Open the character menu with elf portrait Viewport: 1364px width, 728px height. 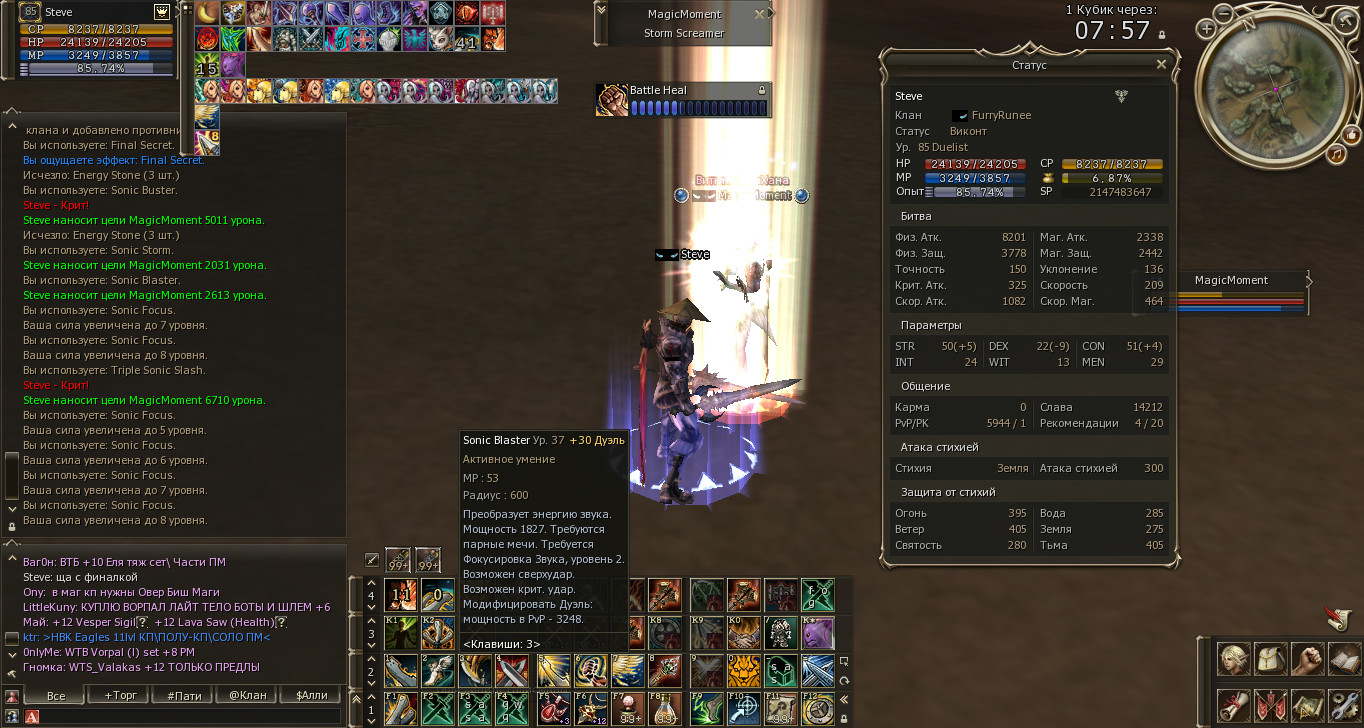(1233, 660)
